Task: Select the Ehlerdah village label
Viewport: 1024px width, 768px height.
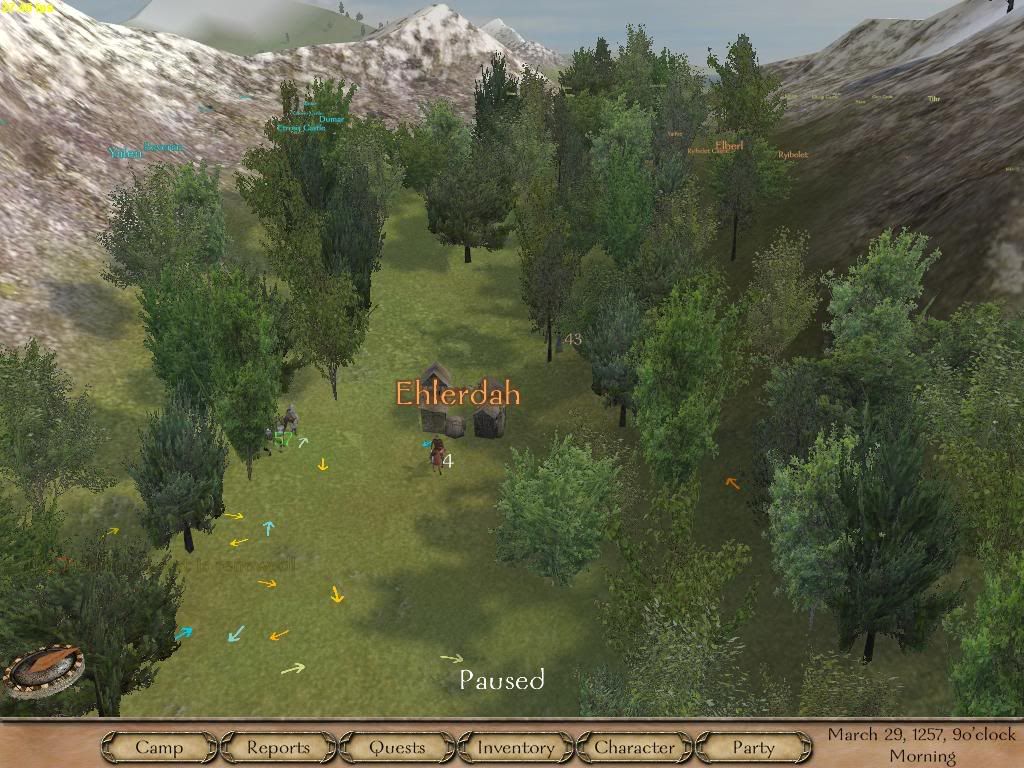Action: tap(458, 393)
